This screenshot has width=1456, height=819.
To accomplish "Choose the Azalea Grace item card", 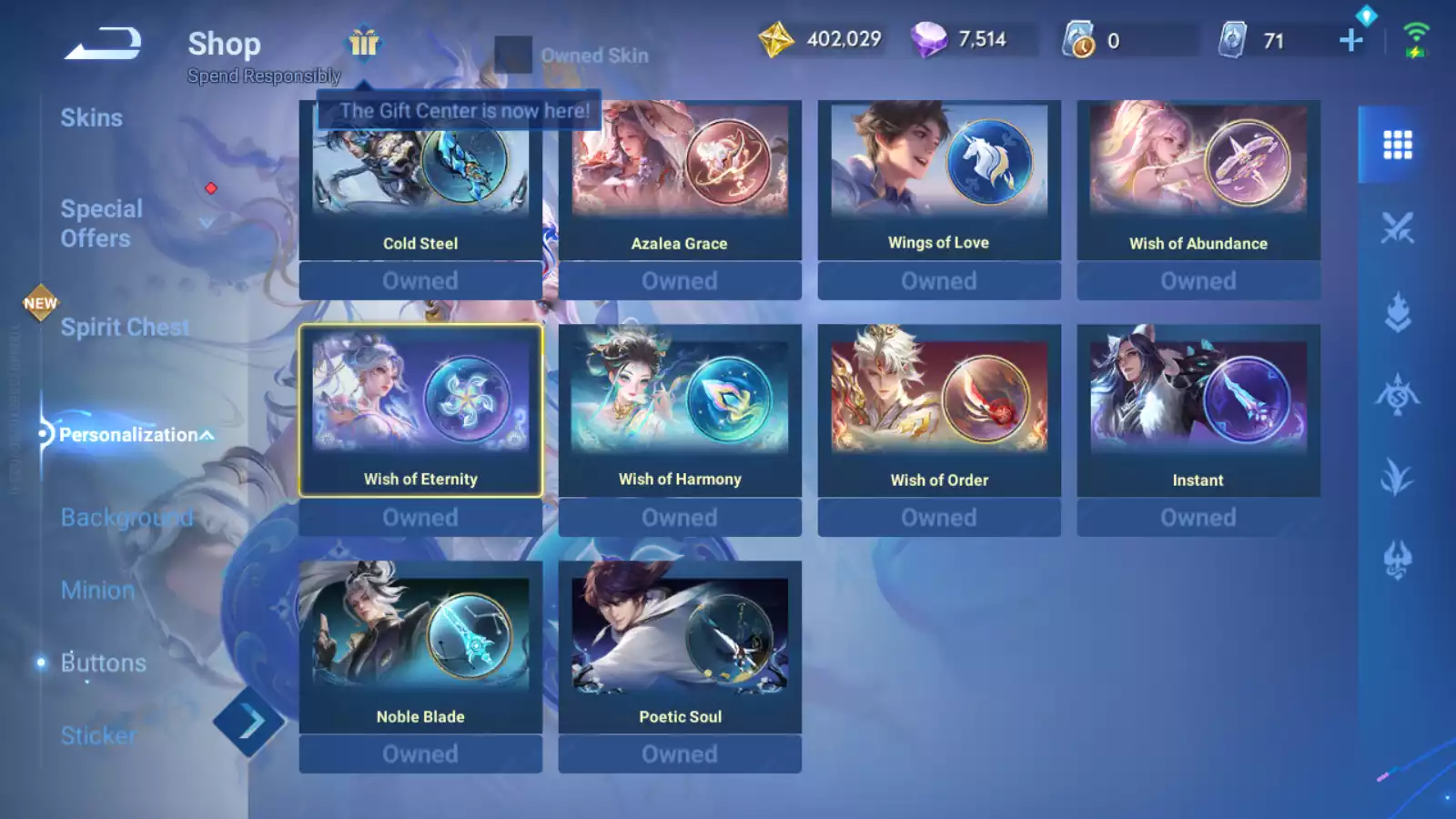I will pyautogui.click(x=680, y=180).
